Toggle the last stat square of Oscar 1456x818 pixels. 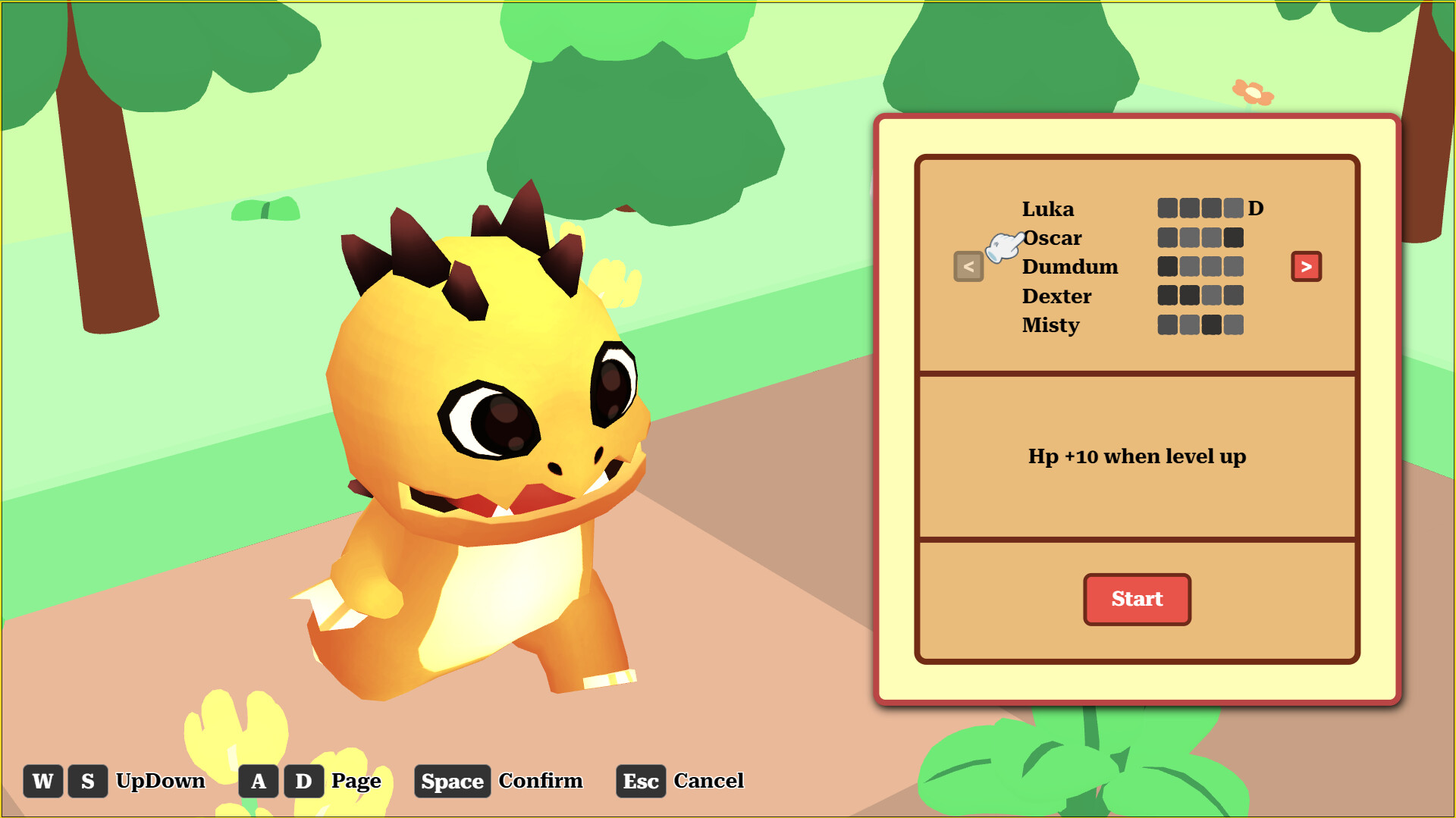pos(1232,238)
